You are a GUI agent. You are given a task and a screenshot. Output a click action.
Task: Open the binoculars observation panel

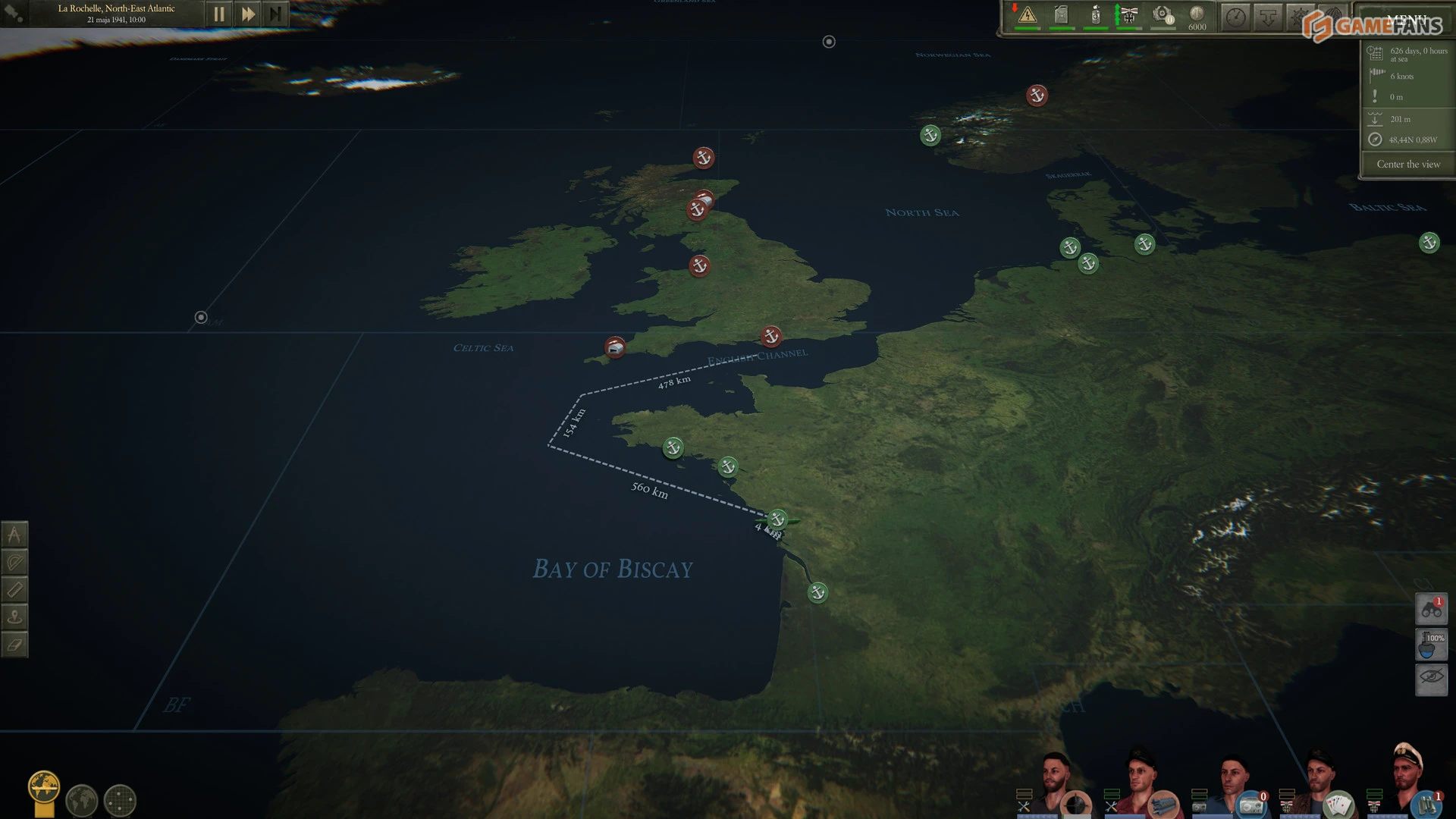(x=1431, y=609)
